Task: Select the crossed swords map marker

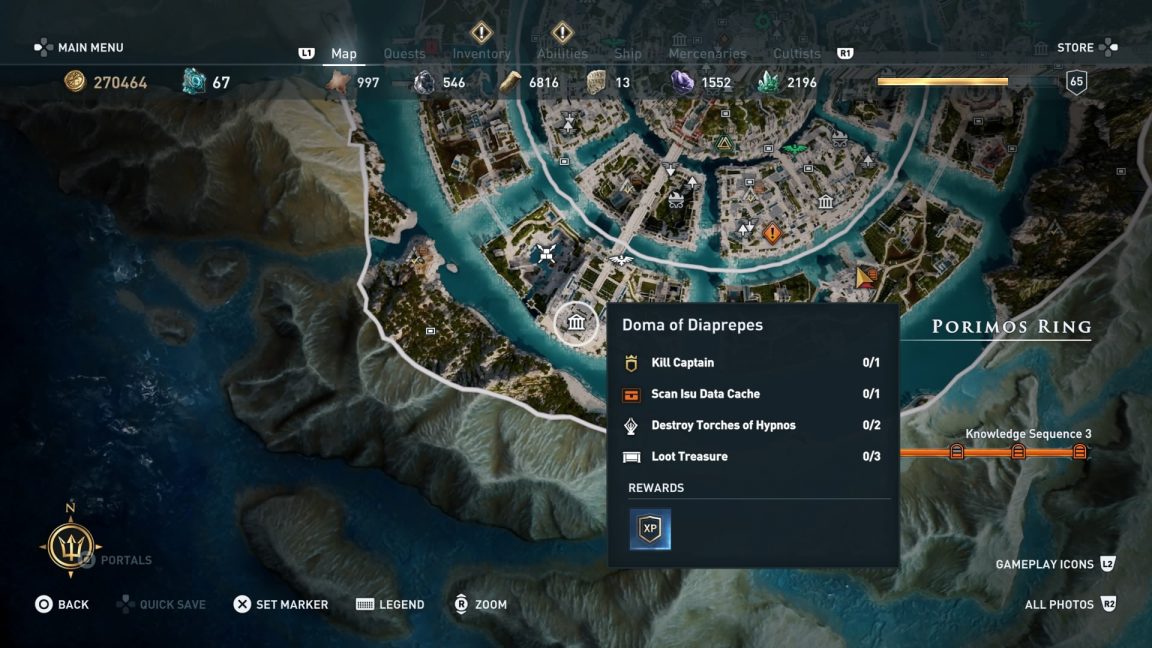Action: coord(545,253)
